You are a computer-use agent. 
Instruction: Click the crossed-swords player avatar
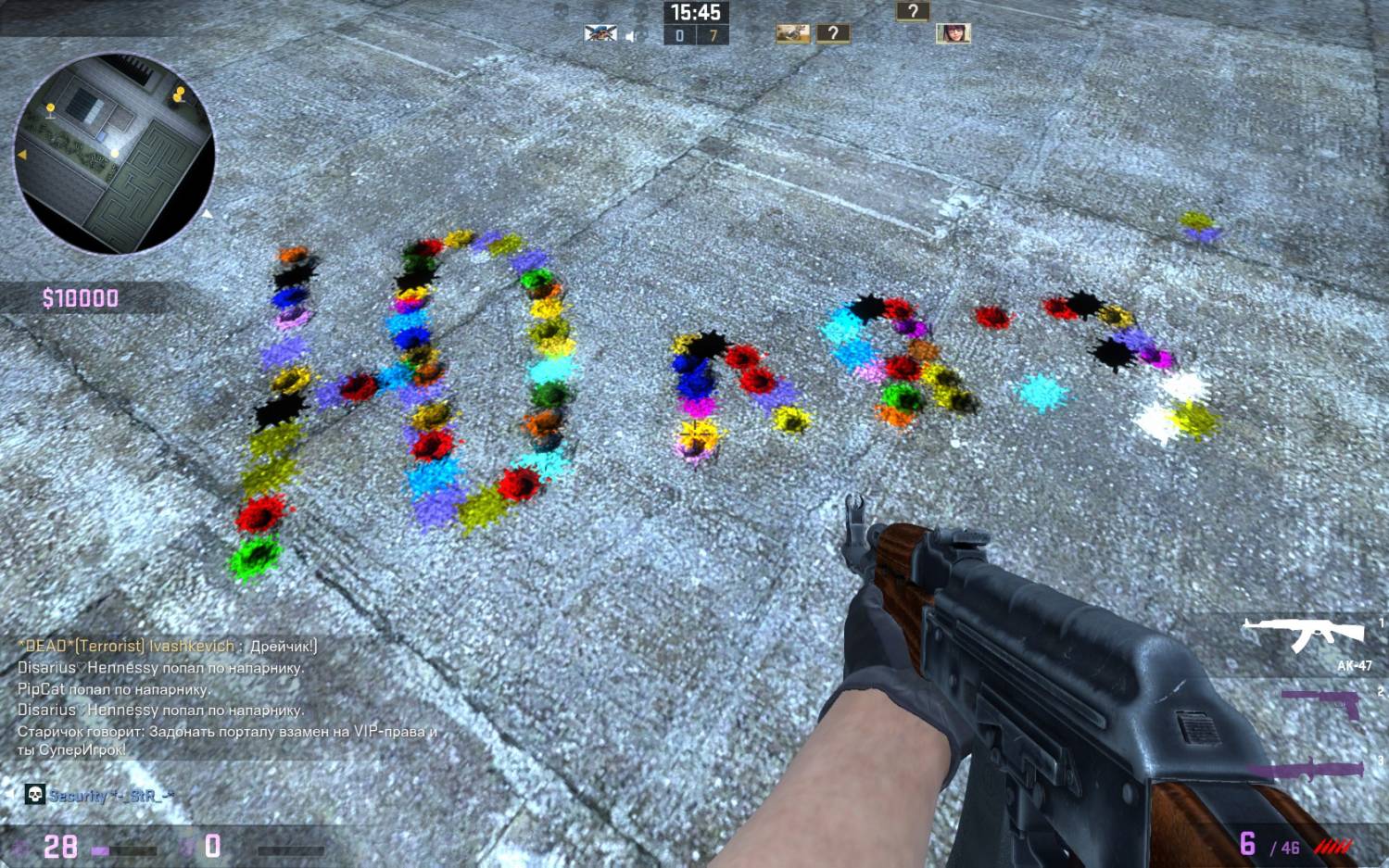[x=600, y=34]
